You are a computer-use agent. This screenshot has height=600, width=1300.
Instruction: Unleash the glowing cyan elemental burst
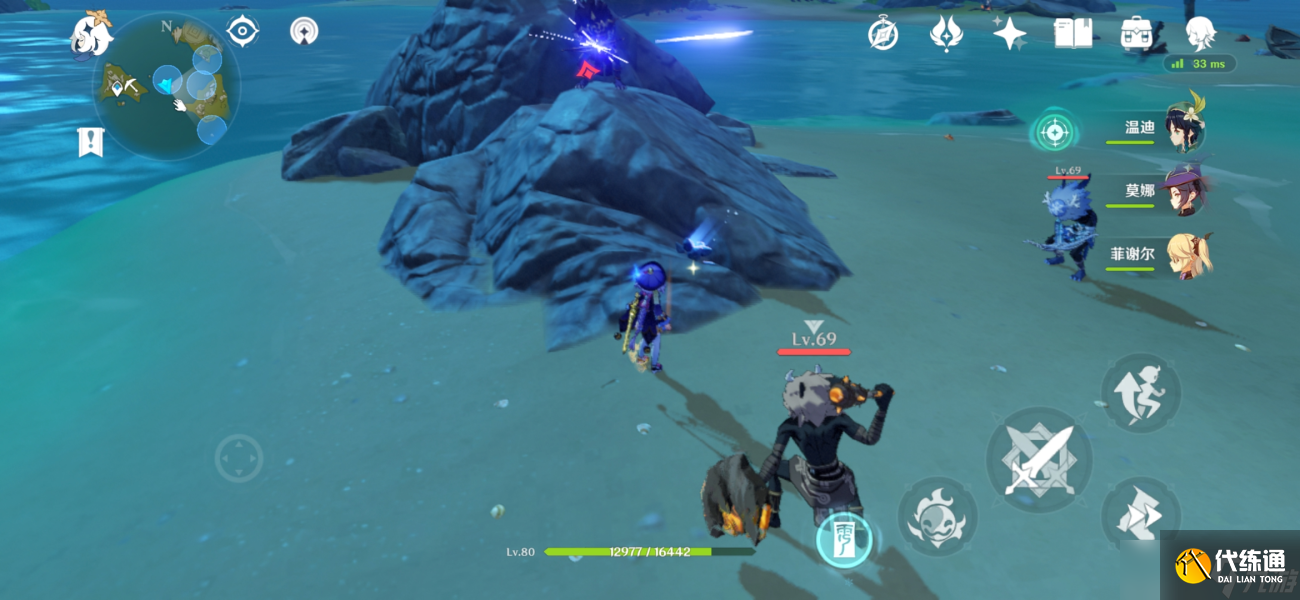pyautogui.click(x=843, y=541)
